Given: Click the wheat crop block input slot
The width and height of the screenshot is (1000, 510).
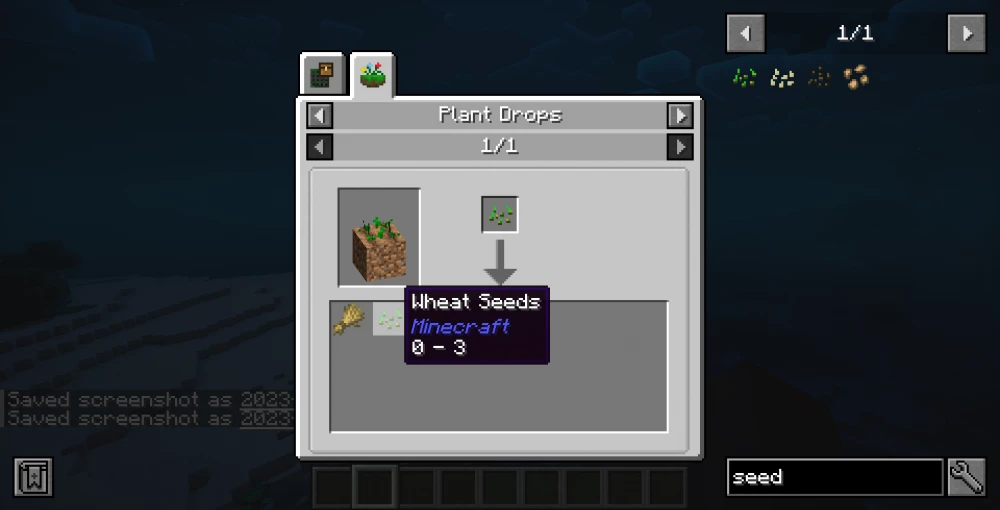Looking at the screenshot, I should click(379, 236).
